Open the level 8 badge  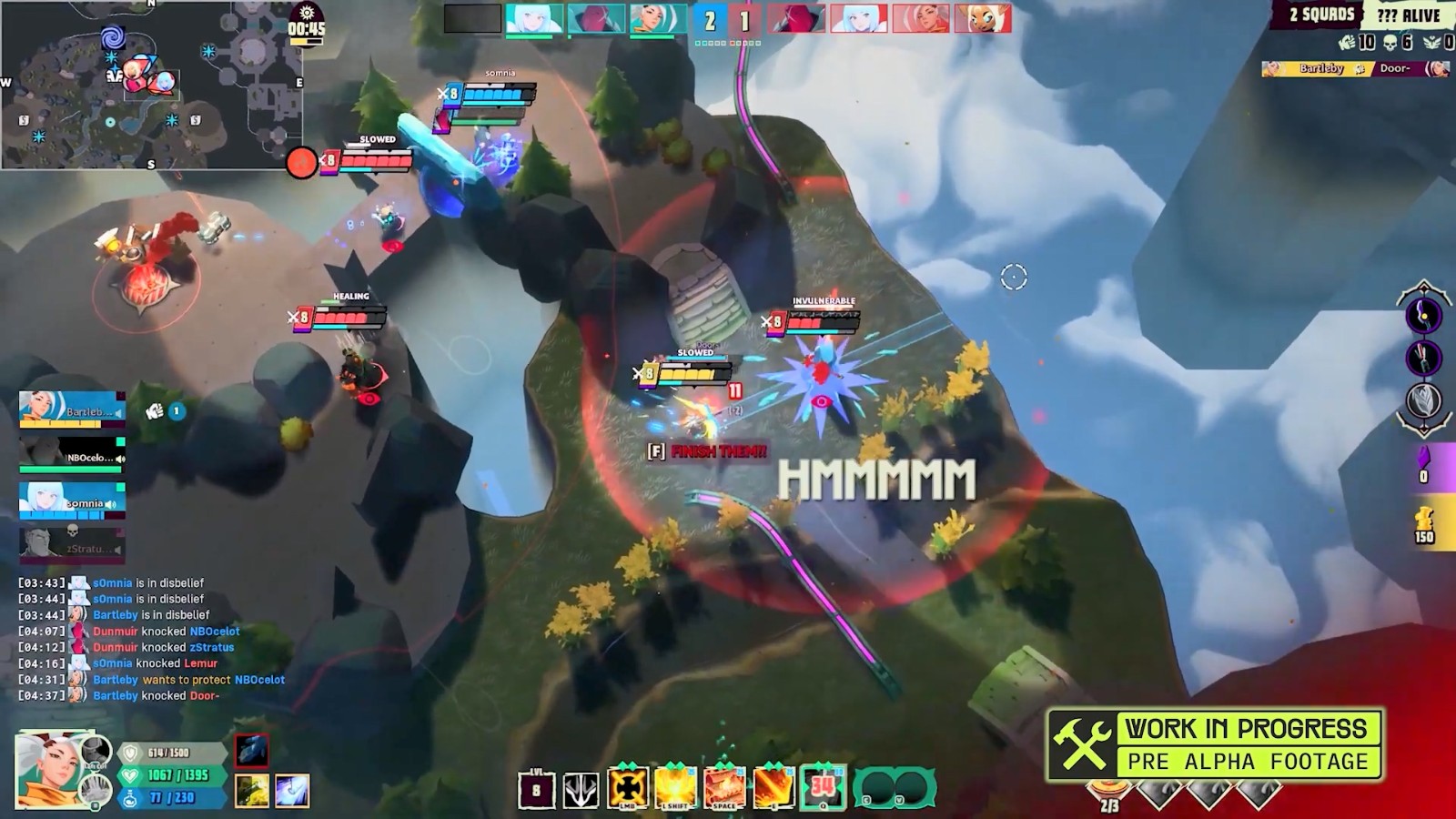click(536, 790)
